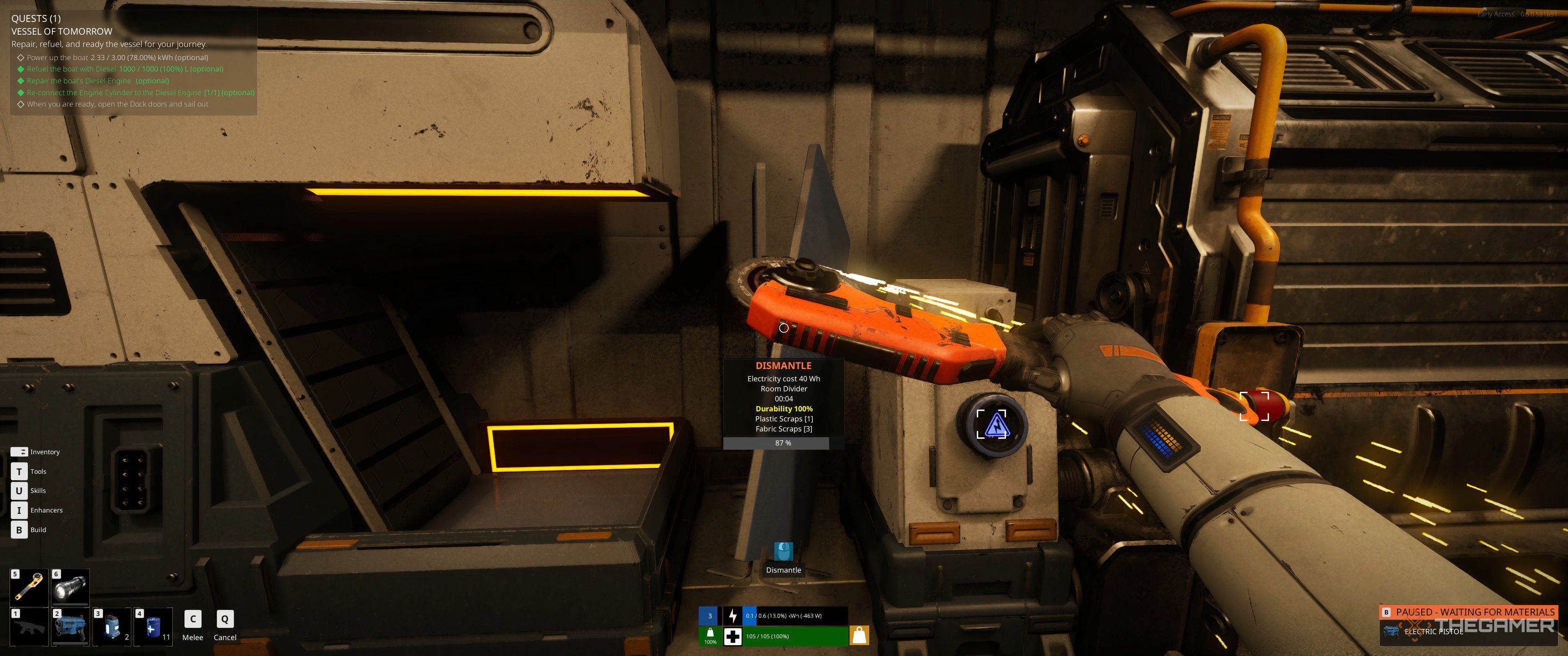Select the yellow ratchet wrench hotbar slot

(x=30, y=587)
